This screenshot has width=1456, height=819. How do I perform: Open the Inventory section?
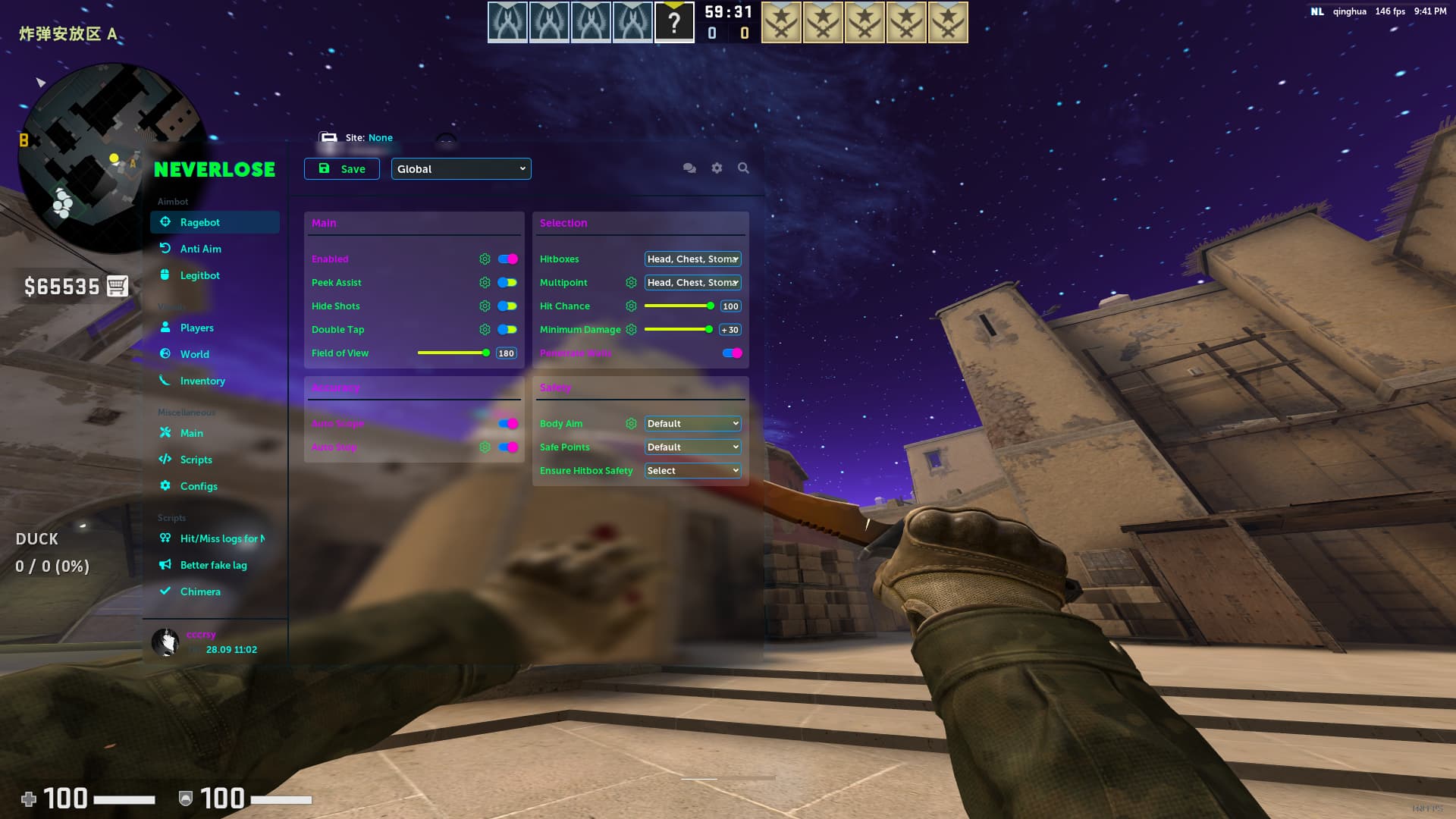point(202,381)
